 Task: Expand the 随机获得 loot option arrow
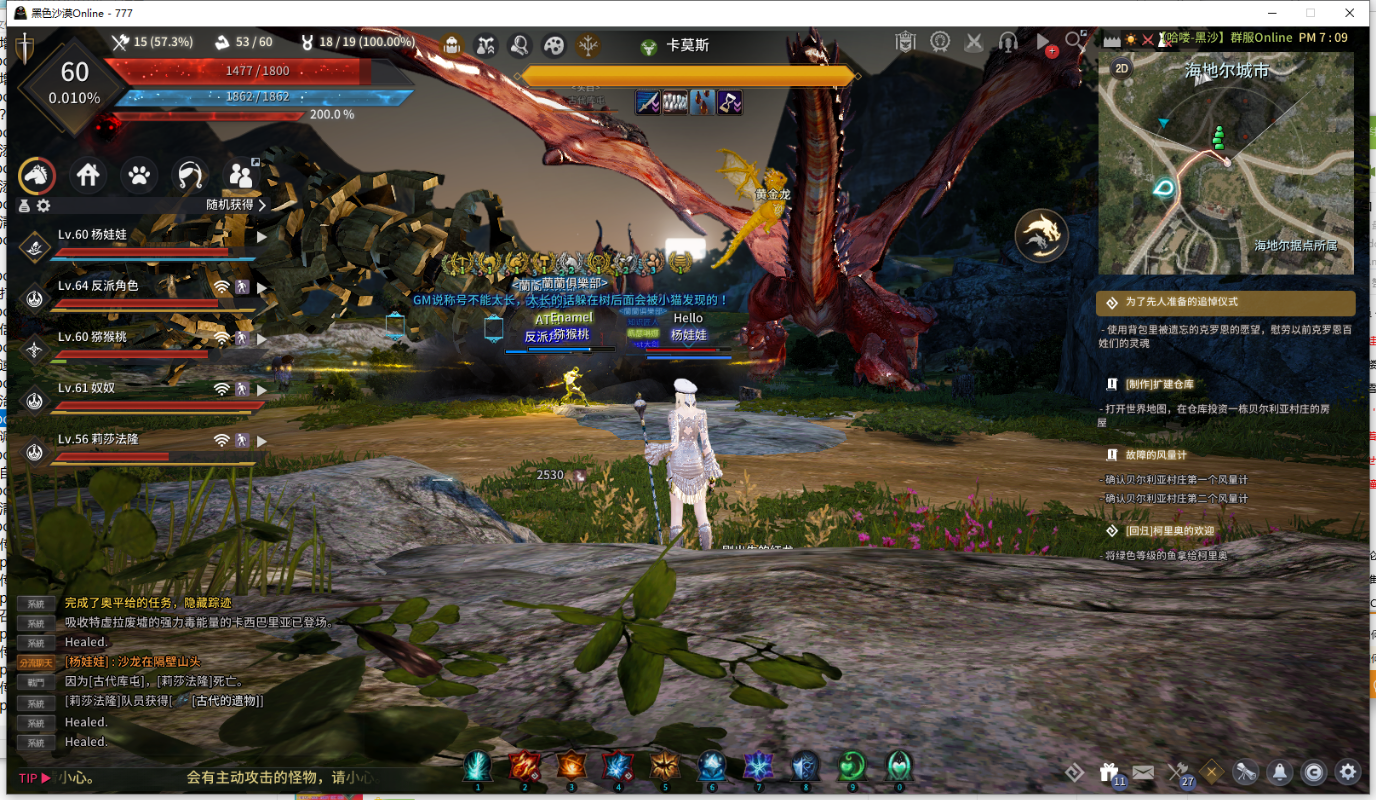point(263,205)
